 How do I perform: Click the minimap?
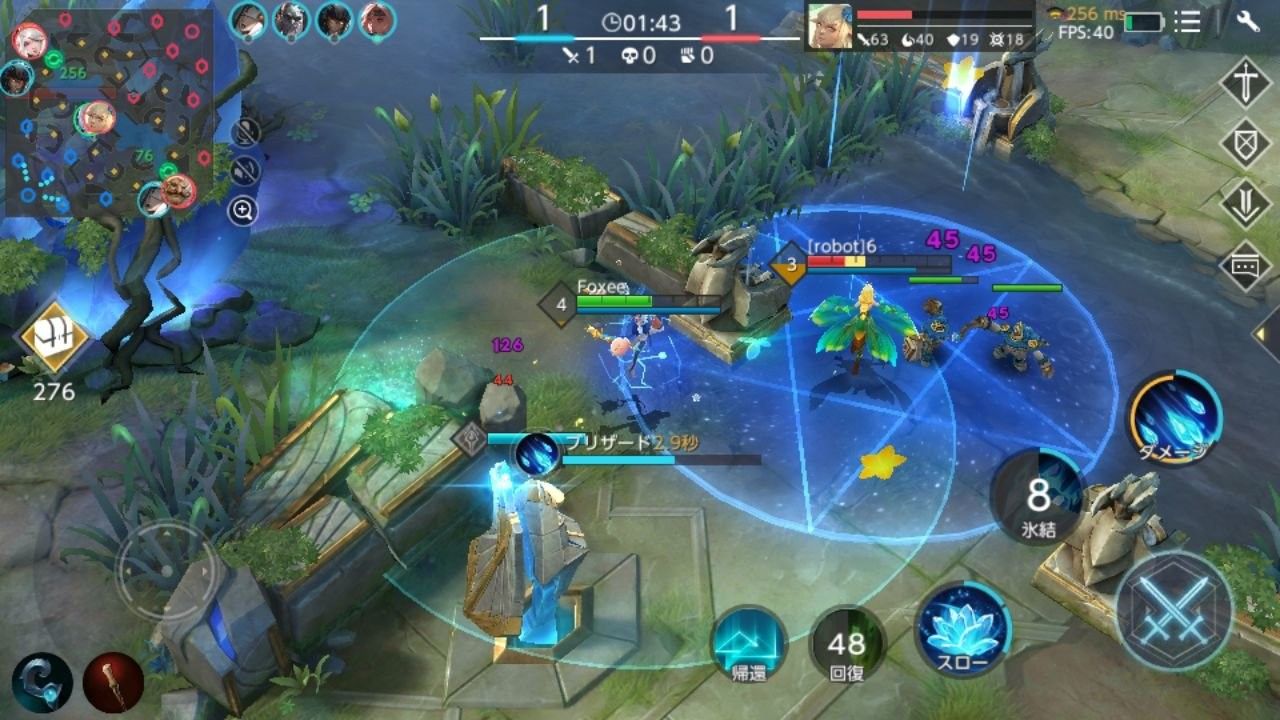point(110,112)
